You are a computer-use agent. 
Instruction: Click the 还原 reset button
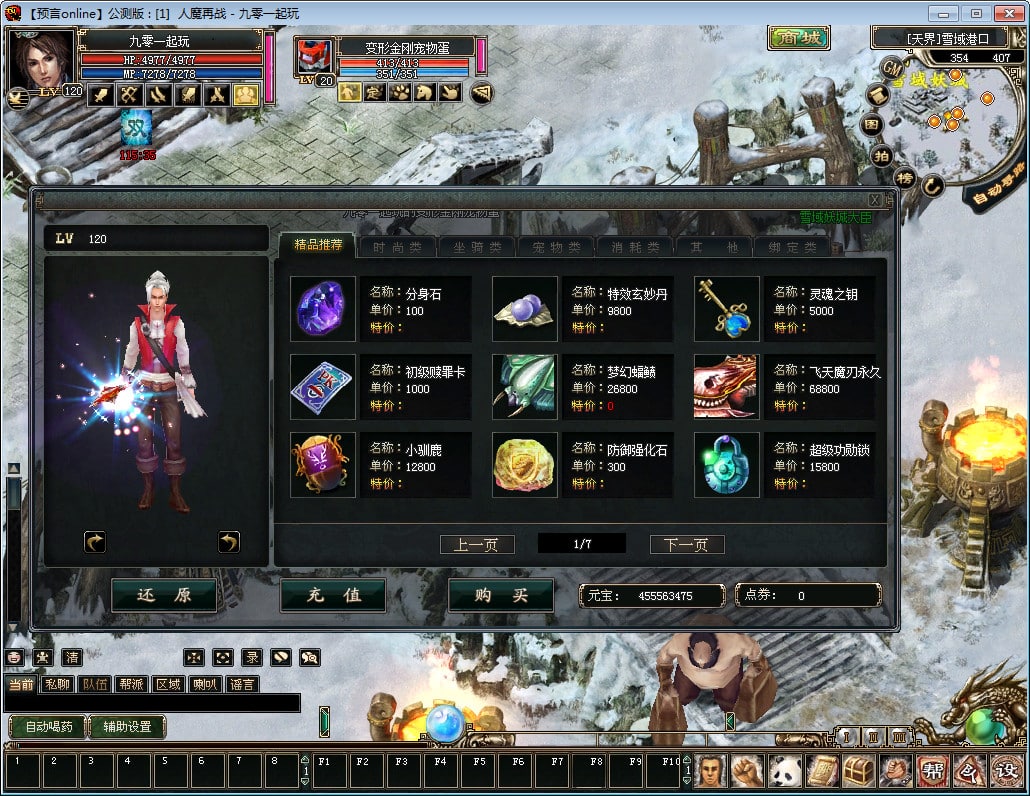pos(164,595)
